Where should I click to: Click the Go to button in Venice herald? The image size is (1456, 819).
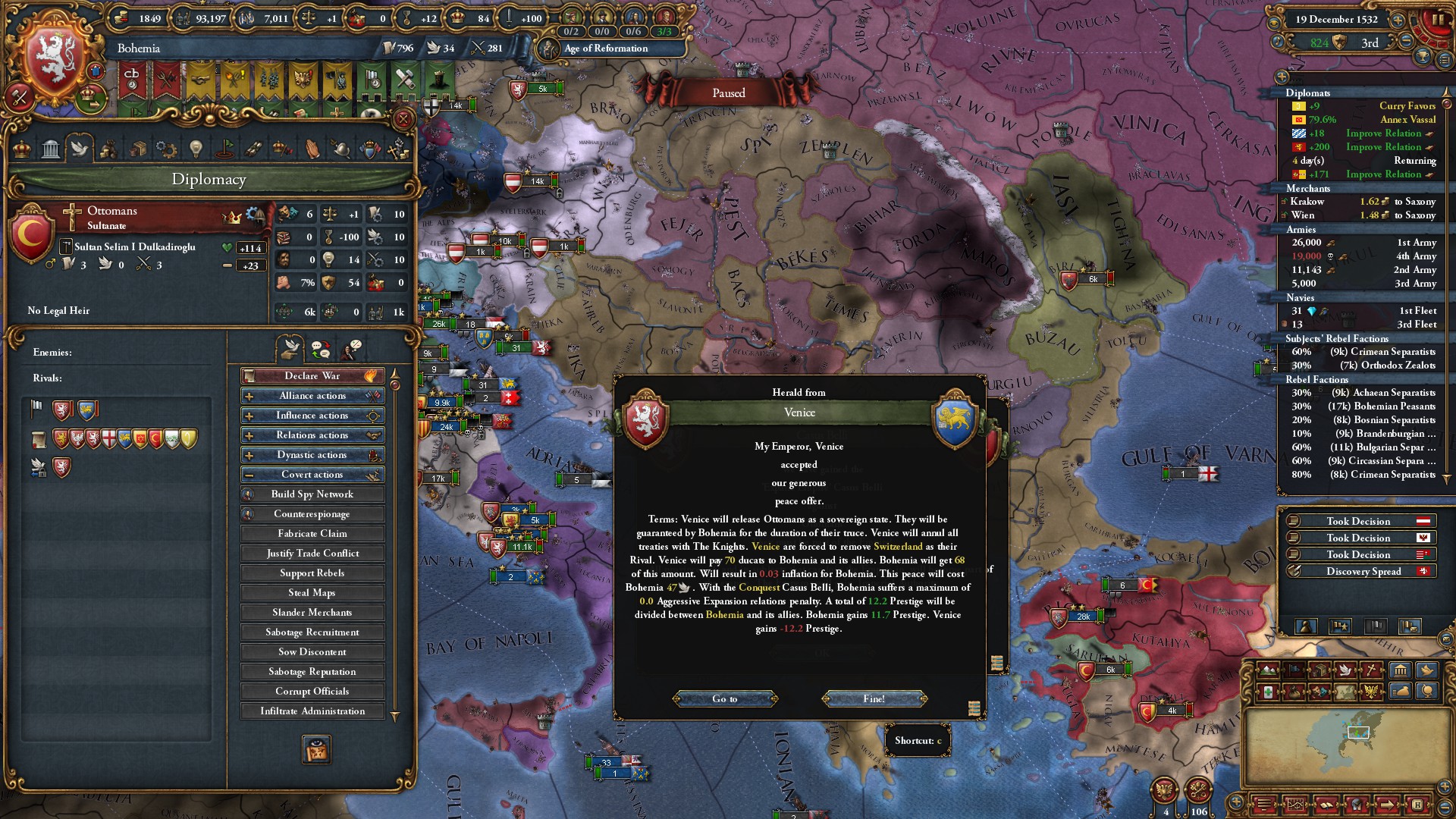(724, 698)
